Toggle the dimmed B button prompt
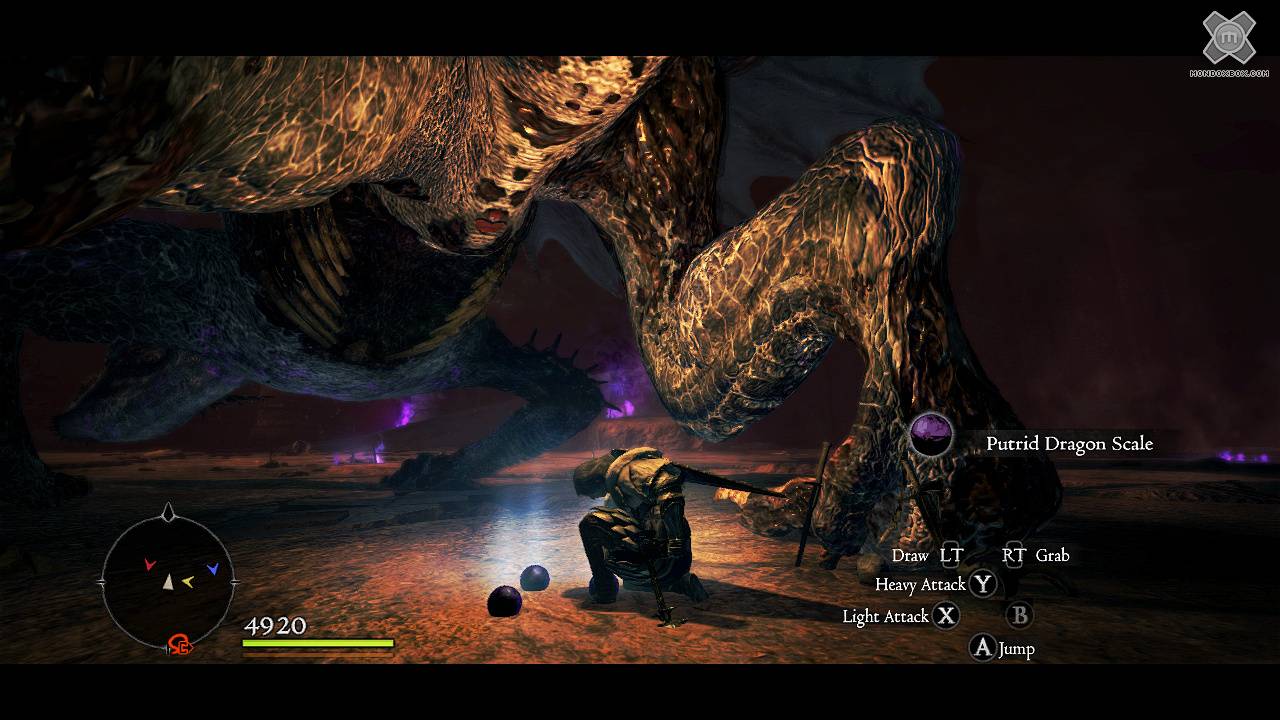The height and width of the screenshot is (720, 1280). click(x=1018, y=616)
